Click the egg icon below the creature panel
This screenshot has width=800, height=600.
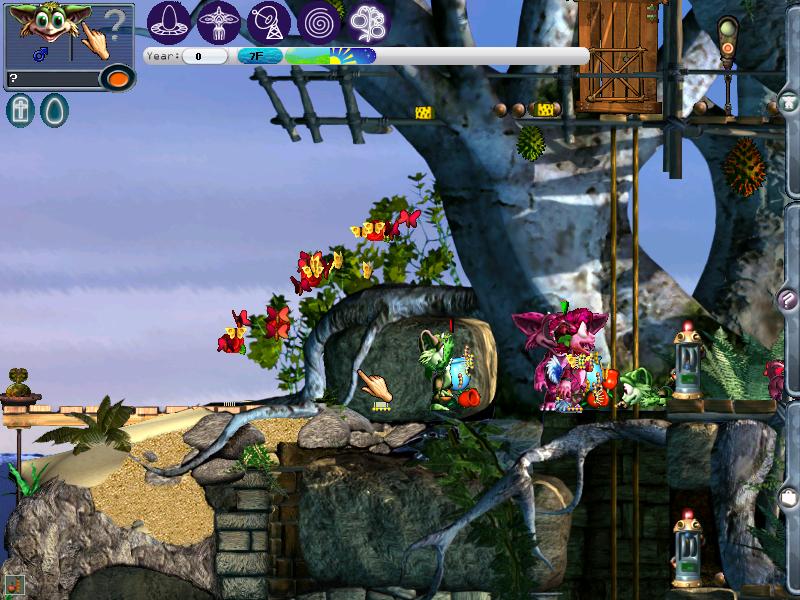coord(53,110)
